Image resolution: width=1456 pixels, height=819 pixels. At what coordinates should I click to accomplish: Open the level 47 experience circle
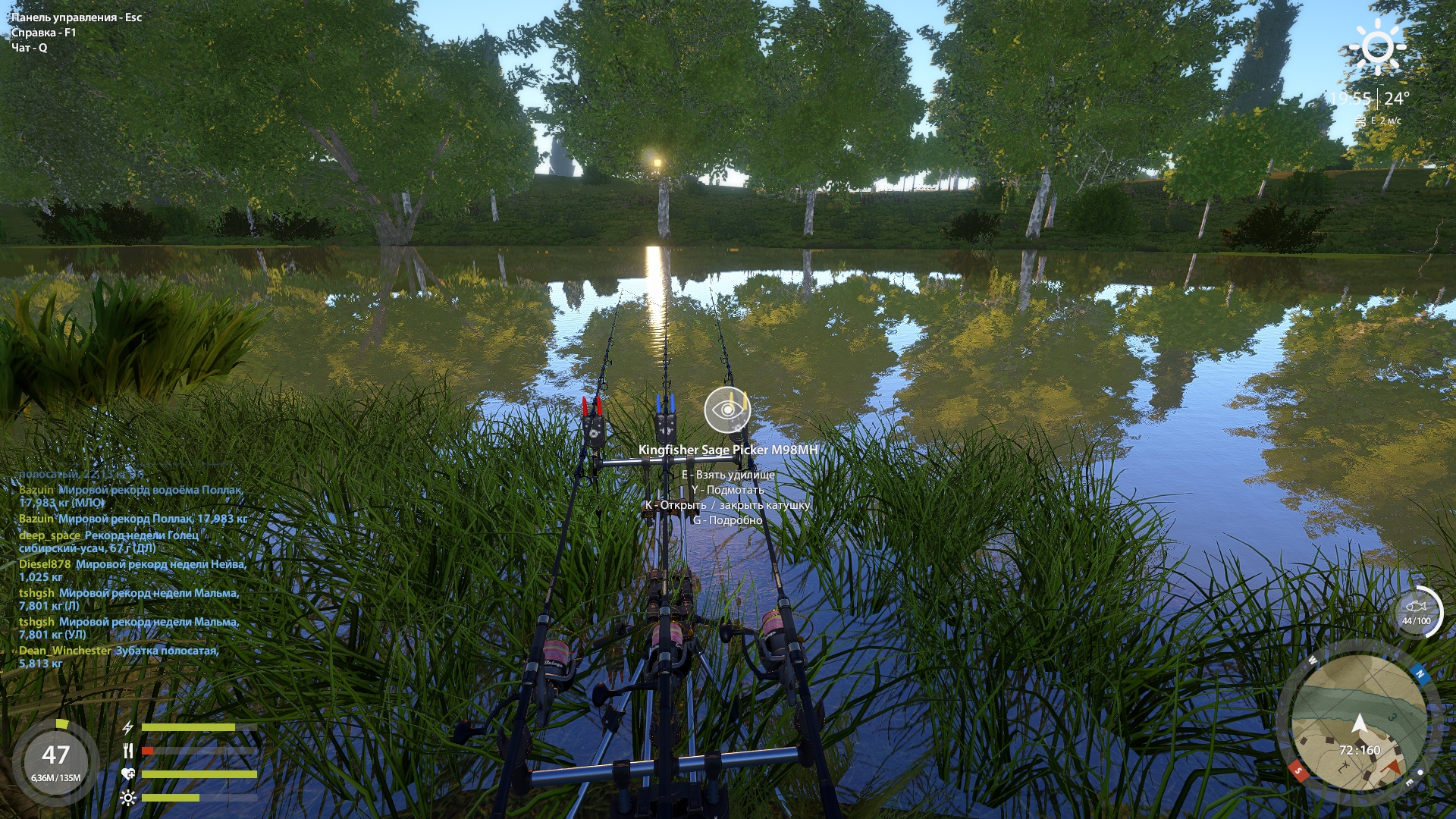point(56,761)
